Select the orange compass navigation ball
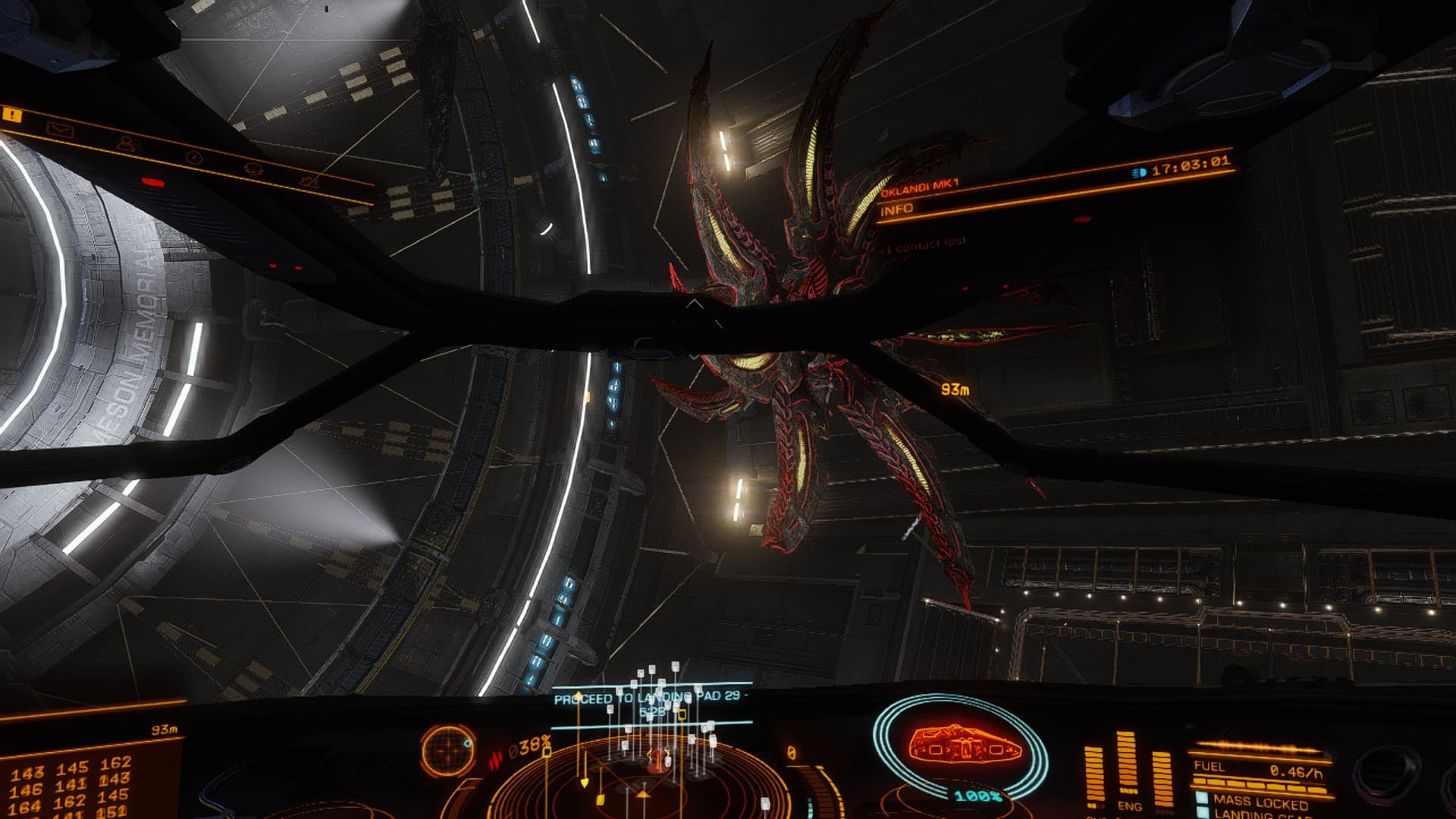Image resolution: width=1456 pixels, height=819 pixels. (449, 749)
